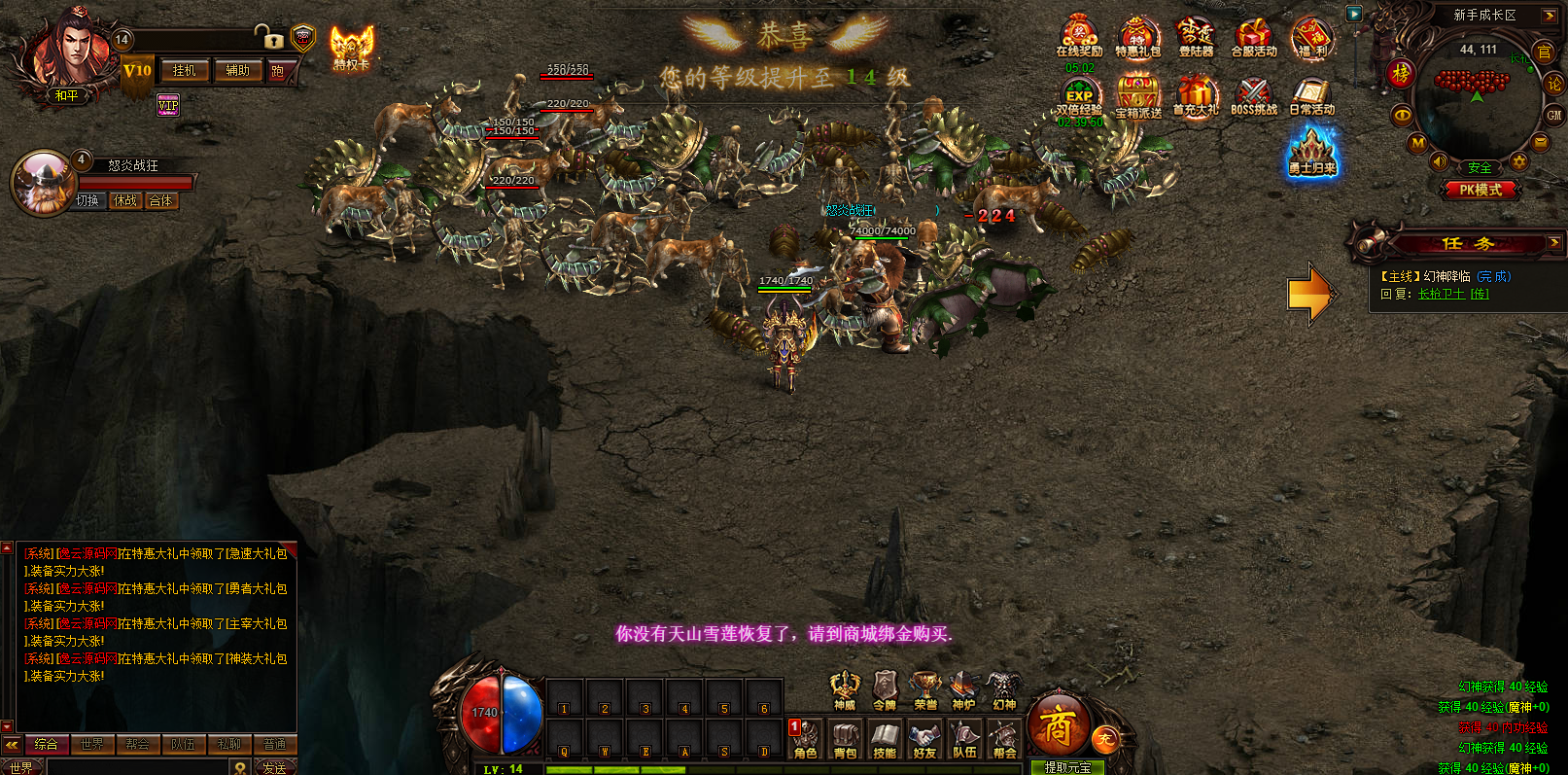Open the 特权卡 privilege card
The image size is (1568, 775).
pyautogui.click(x=352, y=48)
